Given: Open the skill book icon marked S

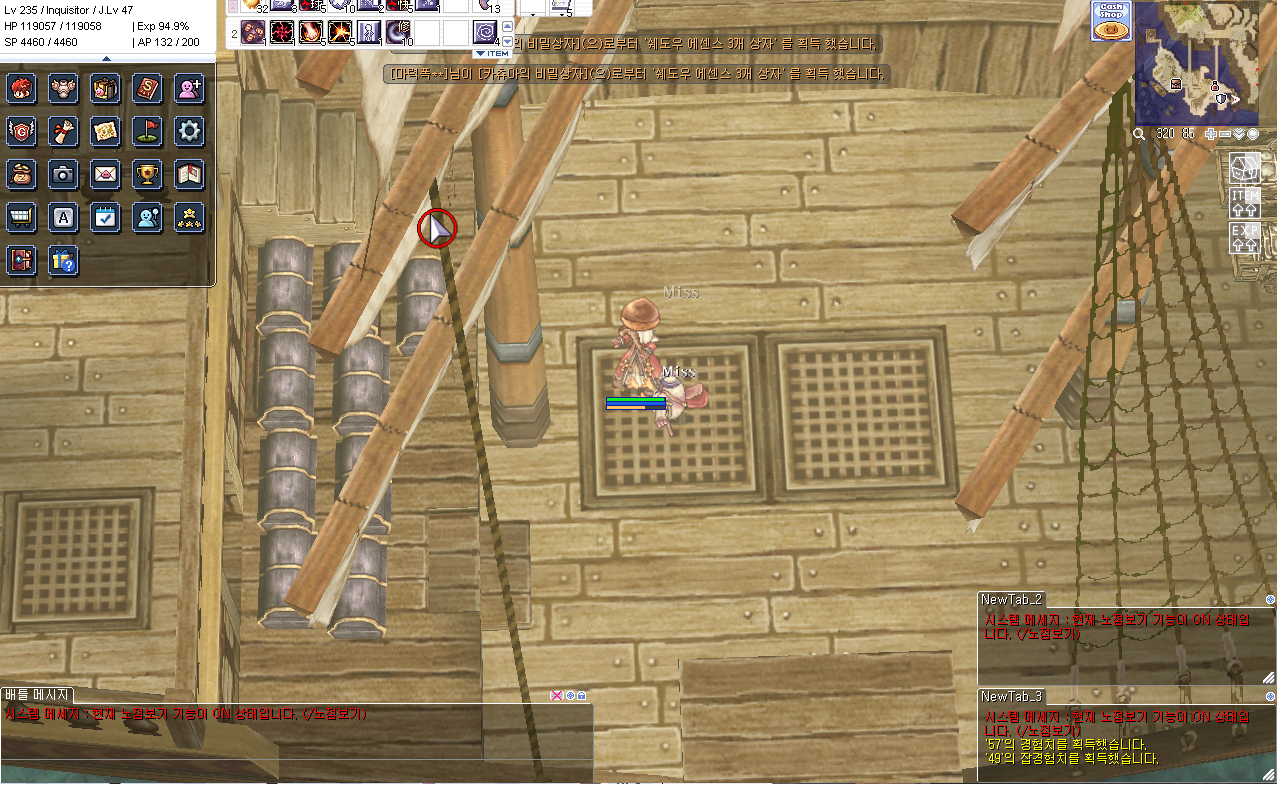Looking at the screenshot, I should pos(147,88).
